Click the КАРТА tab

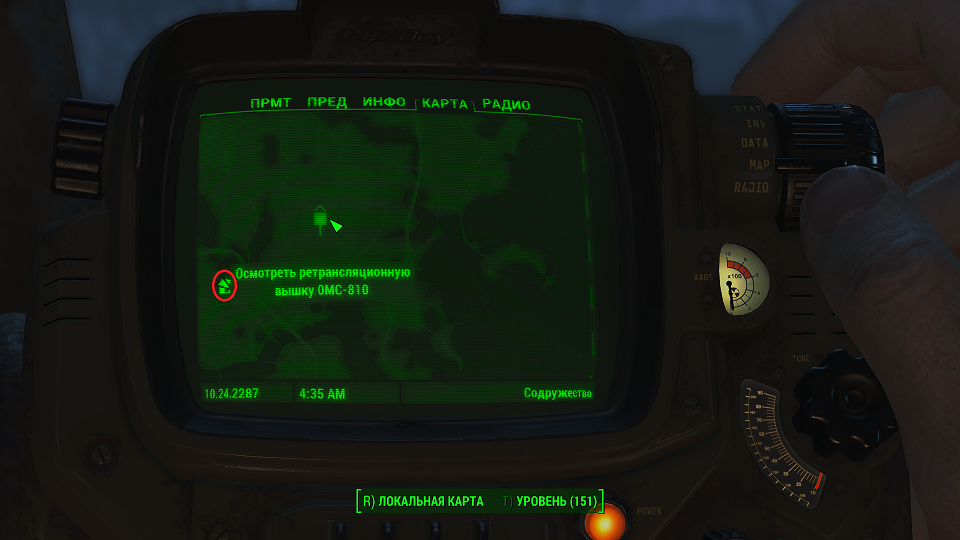[x=445, y=104]
